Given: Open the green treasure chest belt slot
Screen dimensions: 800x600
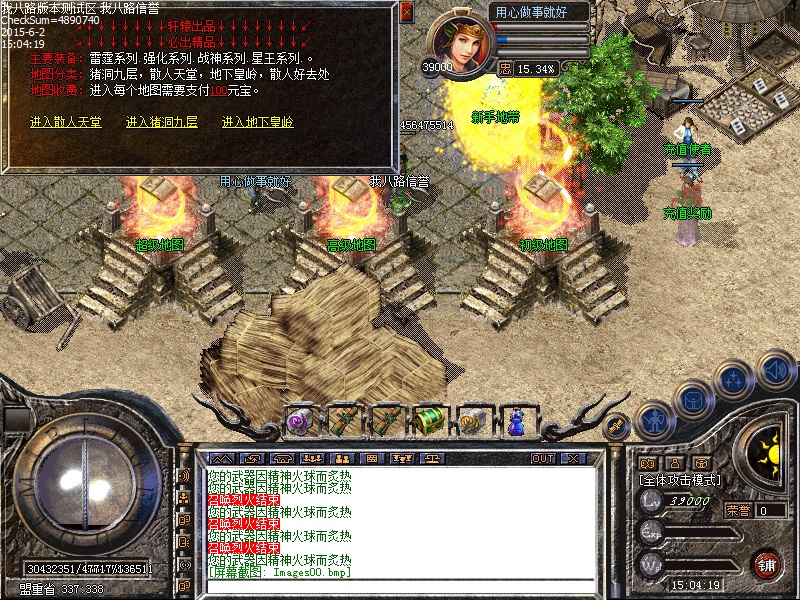Looking at the screenshot, I should point(429,420).
